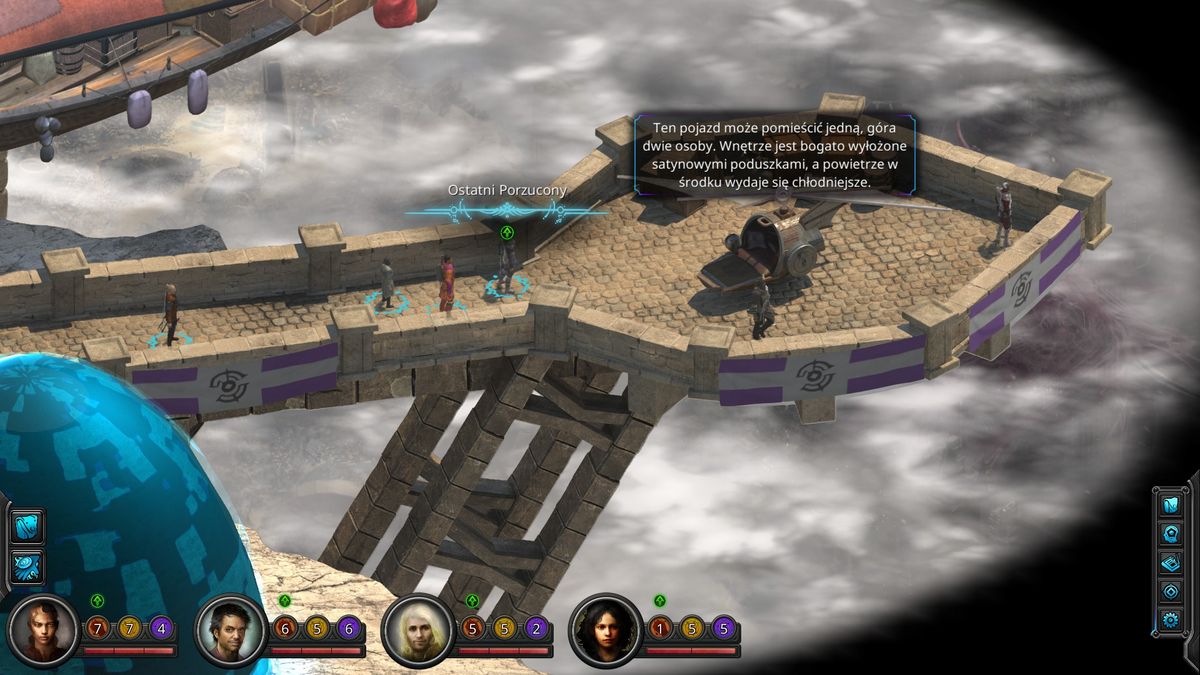Select the blond long-haired man's portrait
The width and height of the screenshot is (1200, 675).
pos(417,630)
